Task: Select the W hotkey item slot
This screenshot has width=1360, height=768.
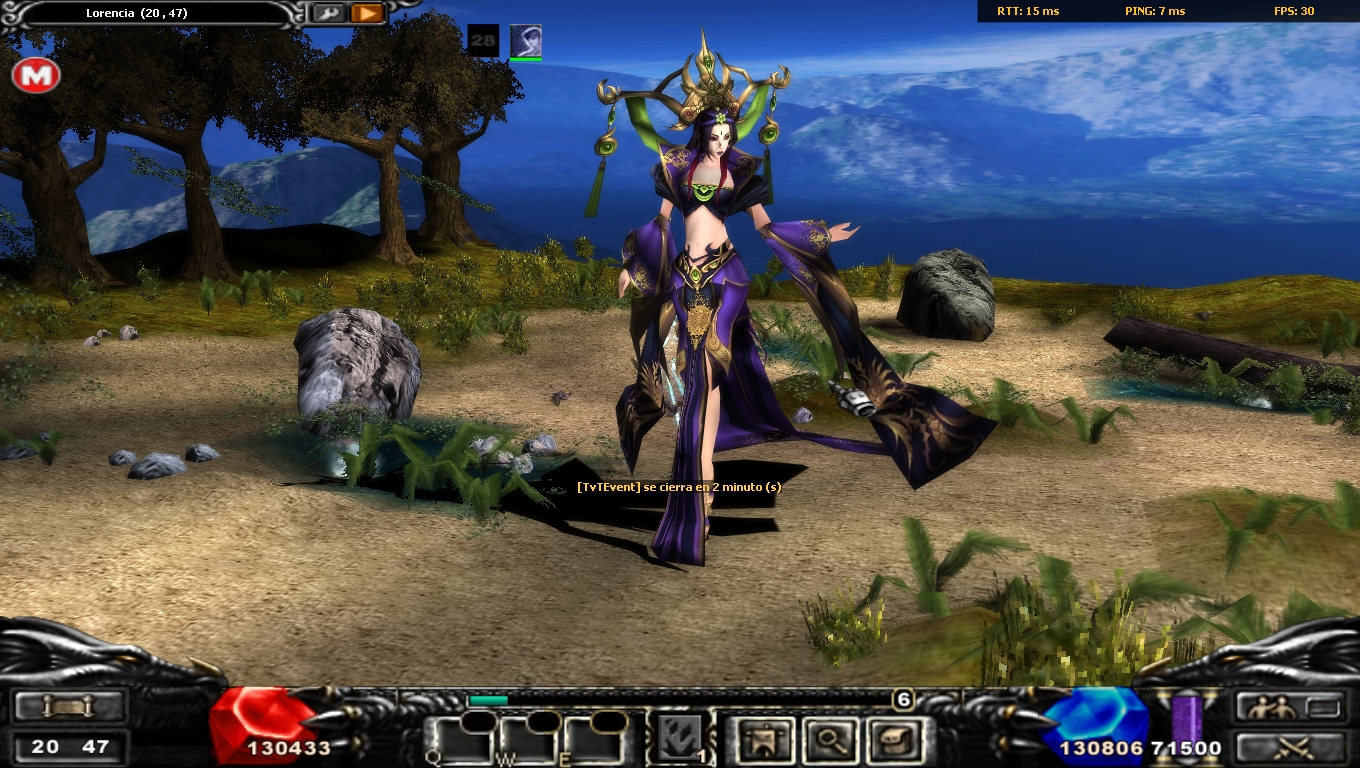Action: coord(526,741)
